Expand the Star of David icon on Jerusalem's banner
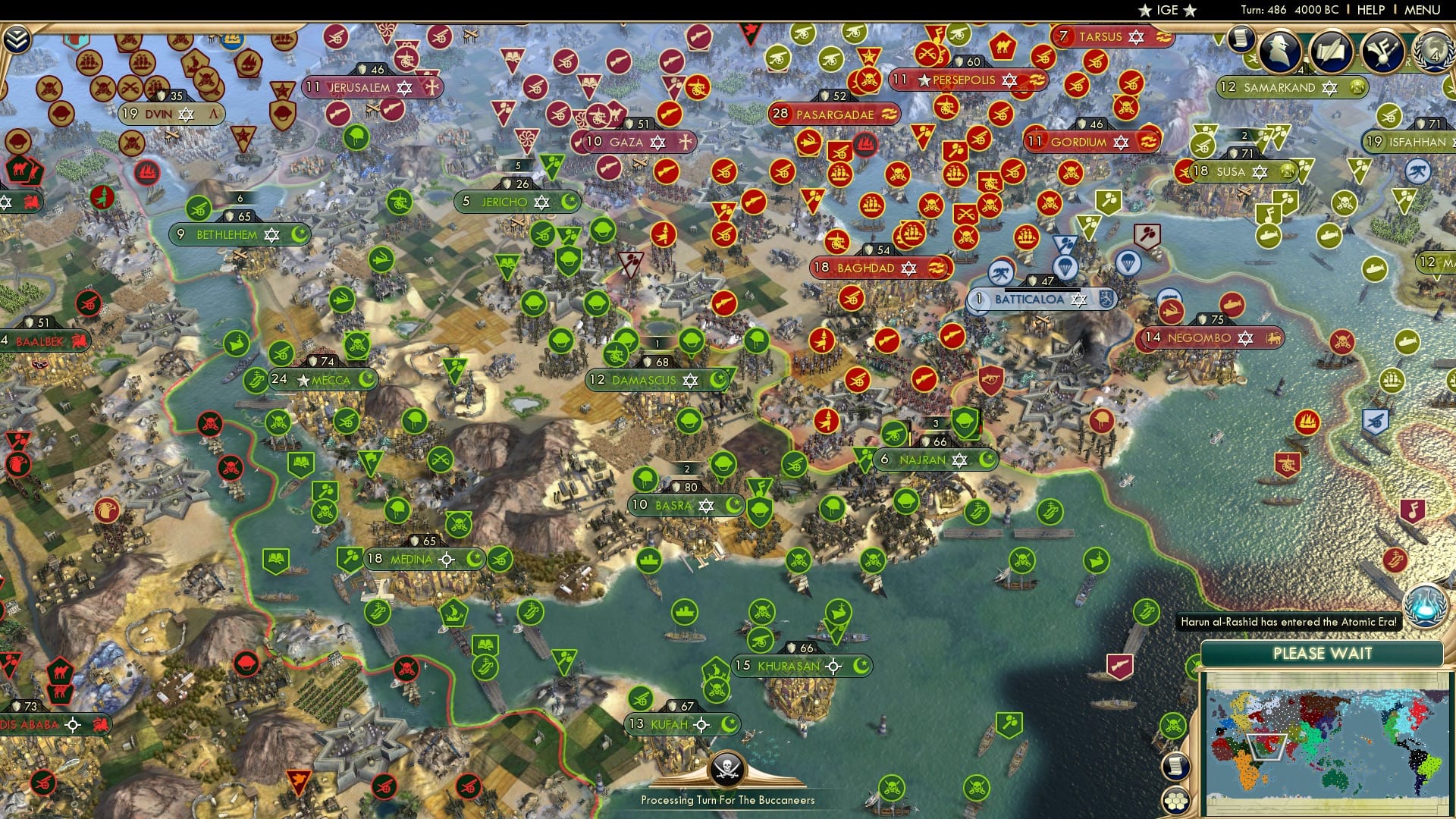Screen dimensions: 1456x819 pyautogui.click(x=406, y=87)
